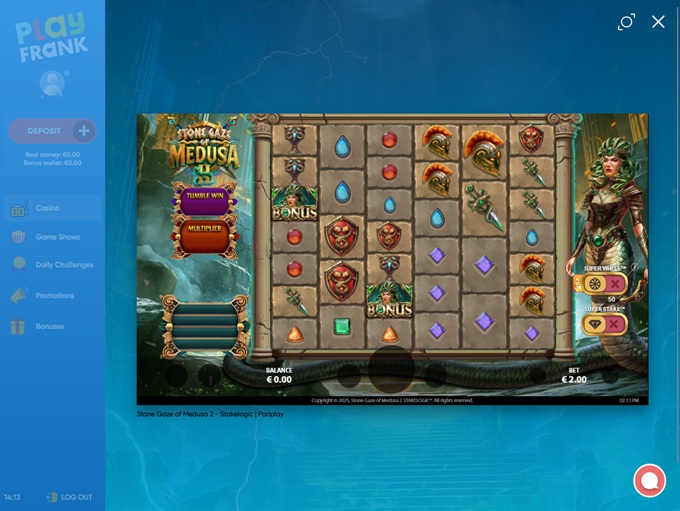Show the Promotions page
Image resolution: width=680 pixels, height=511 pixels.
point(55,296)
